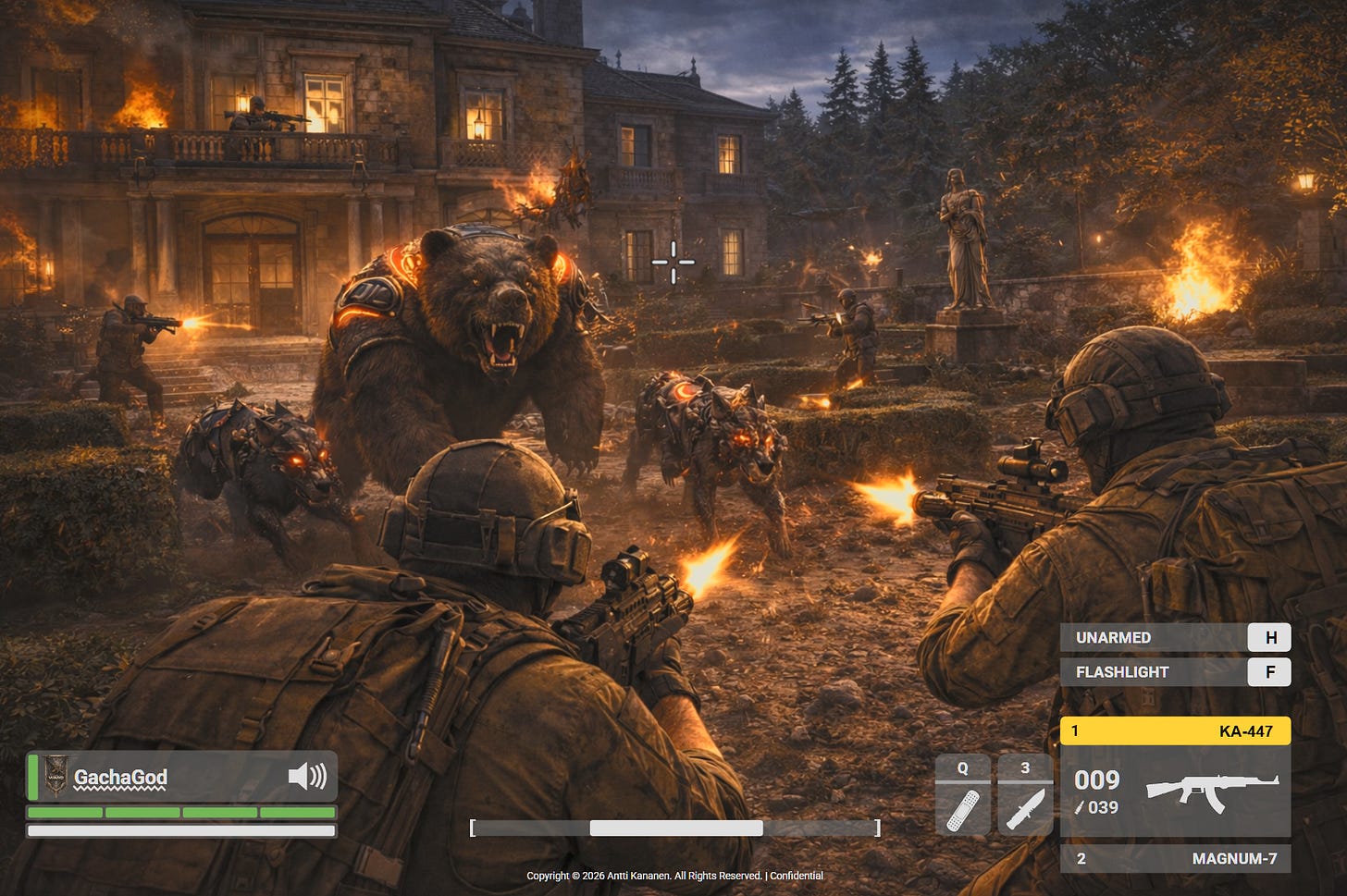Mute the voice chat speaker icon
The image size is (1347, 896).
click(307, 776)
